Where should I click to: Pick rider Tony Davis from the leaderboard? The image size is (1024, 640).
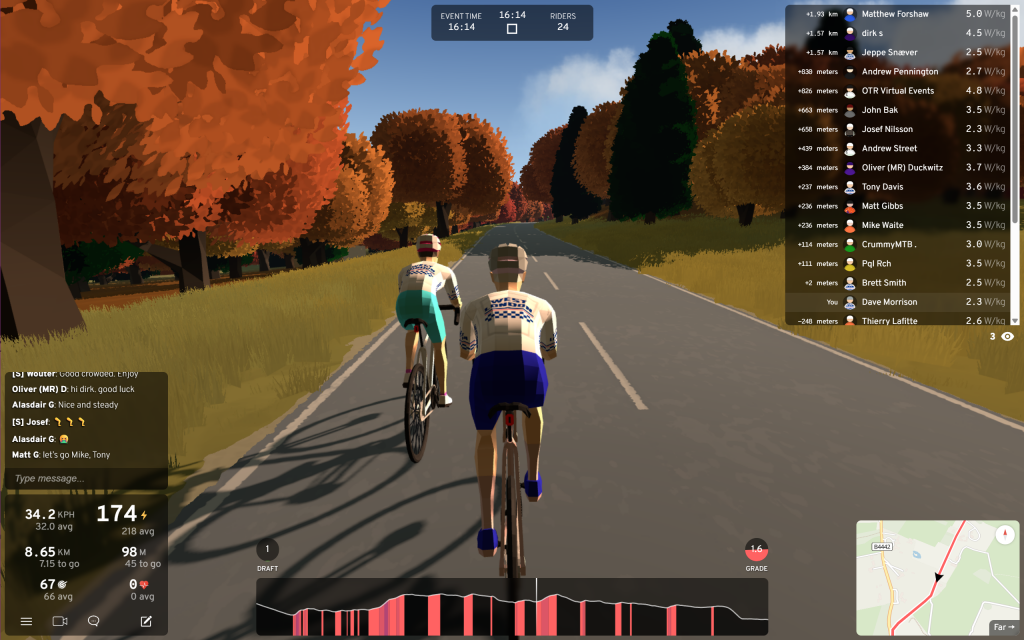tap(882, 187)
